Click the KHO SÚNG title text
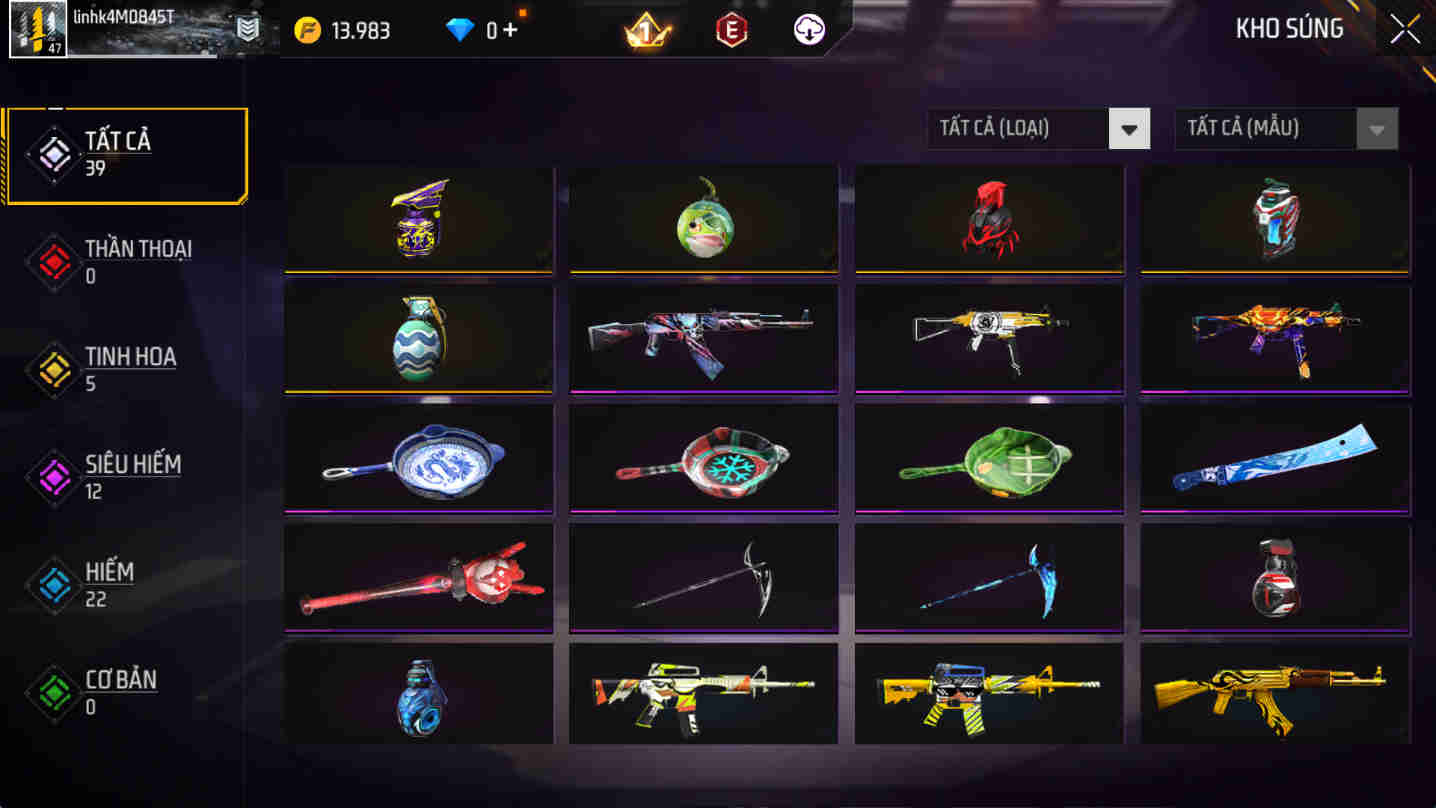 pos(1290,29)
